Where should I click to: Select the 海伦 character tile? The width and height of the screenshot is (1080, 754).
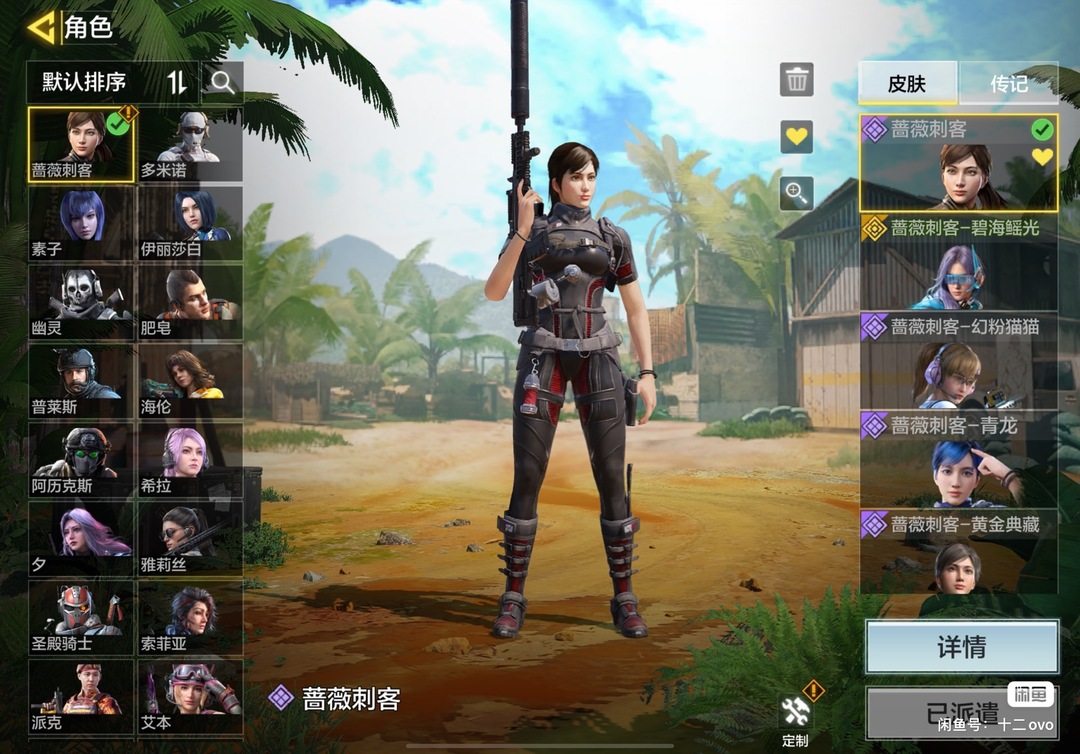[190, 381]
